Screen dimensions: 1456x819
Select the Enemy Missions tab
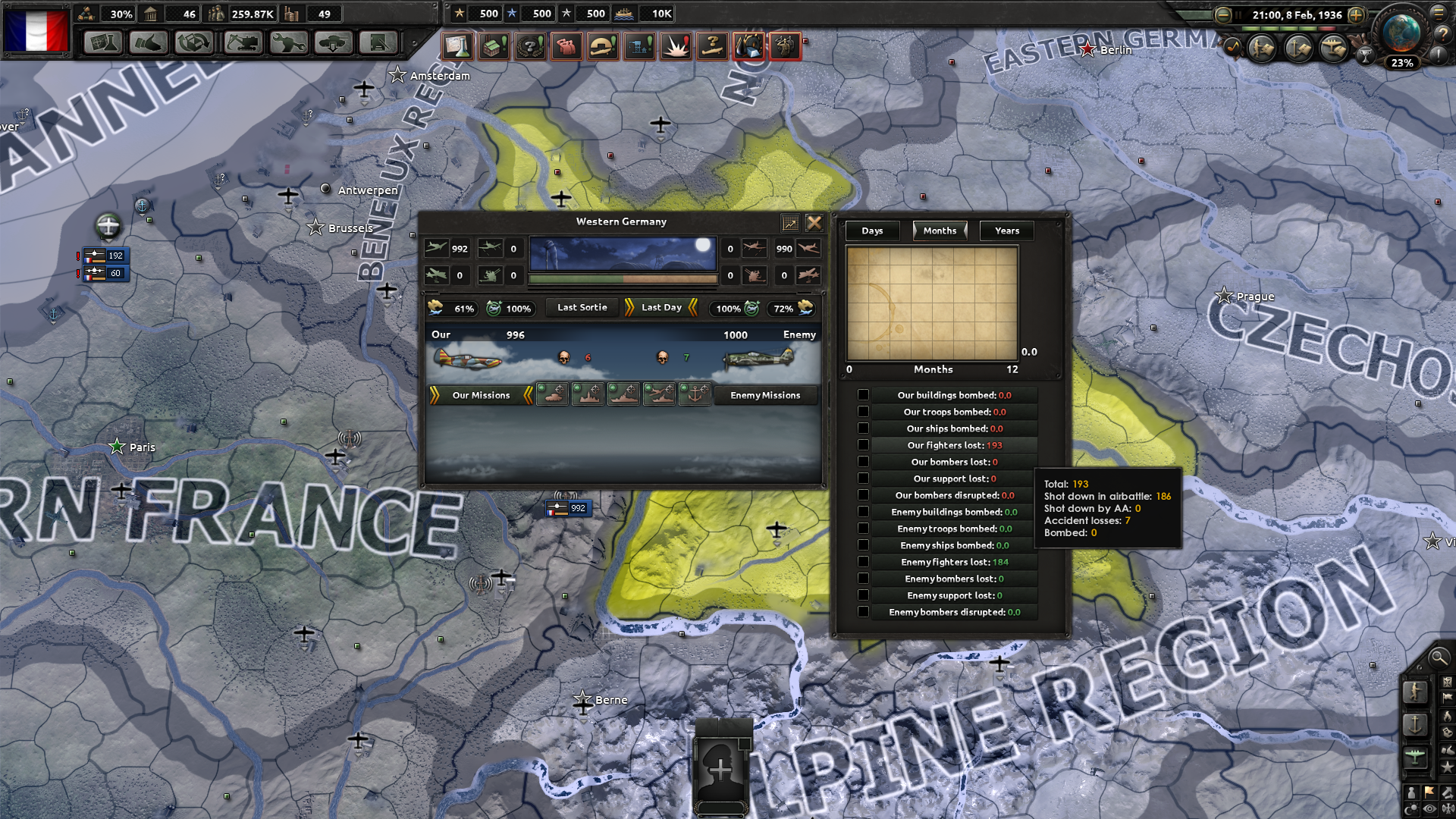(766, 395)
